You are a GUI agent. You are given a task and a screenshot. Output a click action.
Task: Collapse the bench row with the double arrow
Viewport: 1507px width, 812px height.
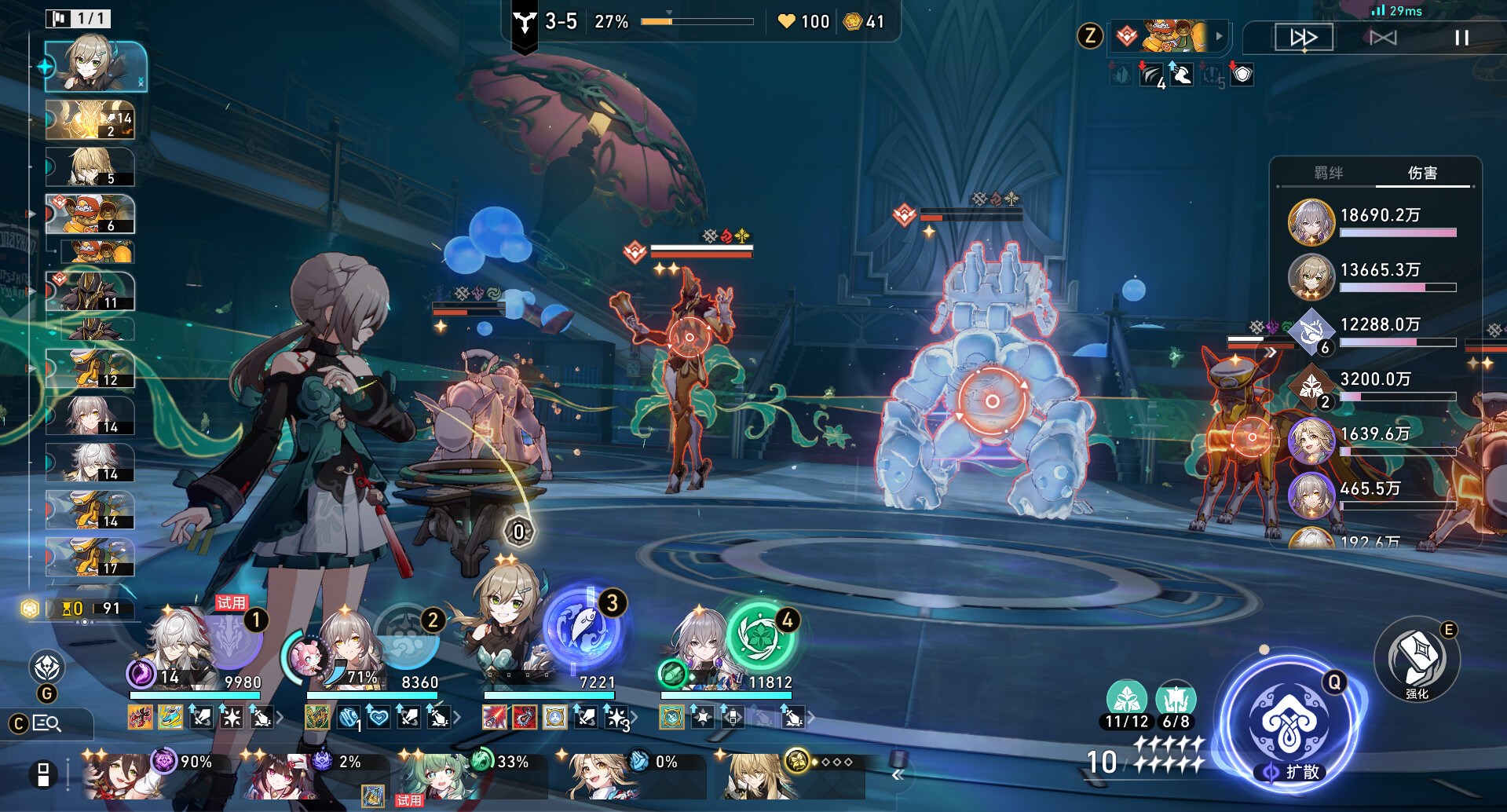tap(898, 775)
